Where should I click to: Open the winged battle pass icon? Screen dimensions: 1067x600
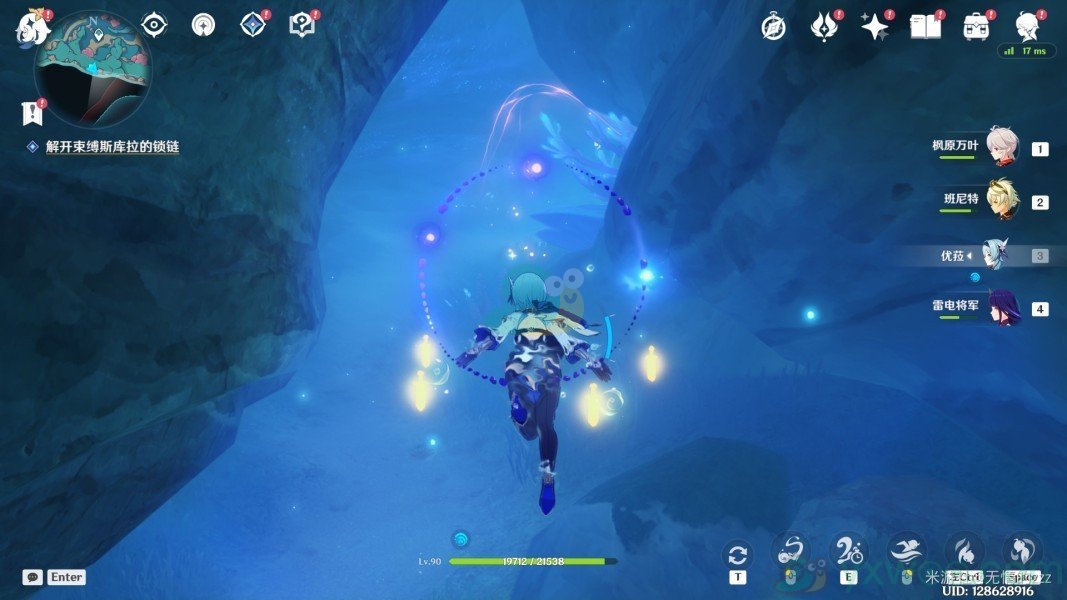click(823, 27)
